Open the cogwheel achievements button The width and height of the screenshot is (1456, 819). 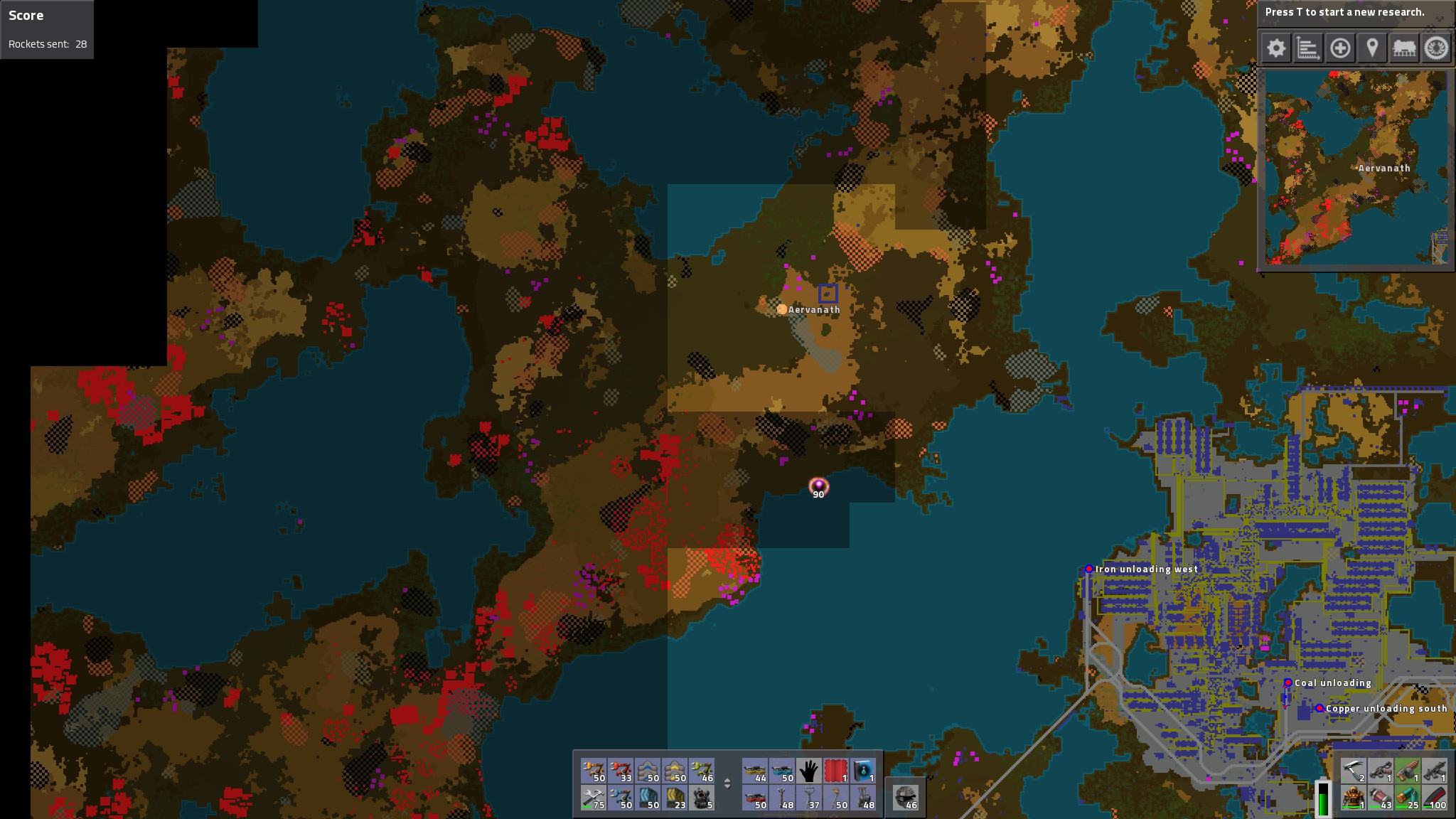(x=1436, y=48)
